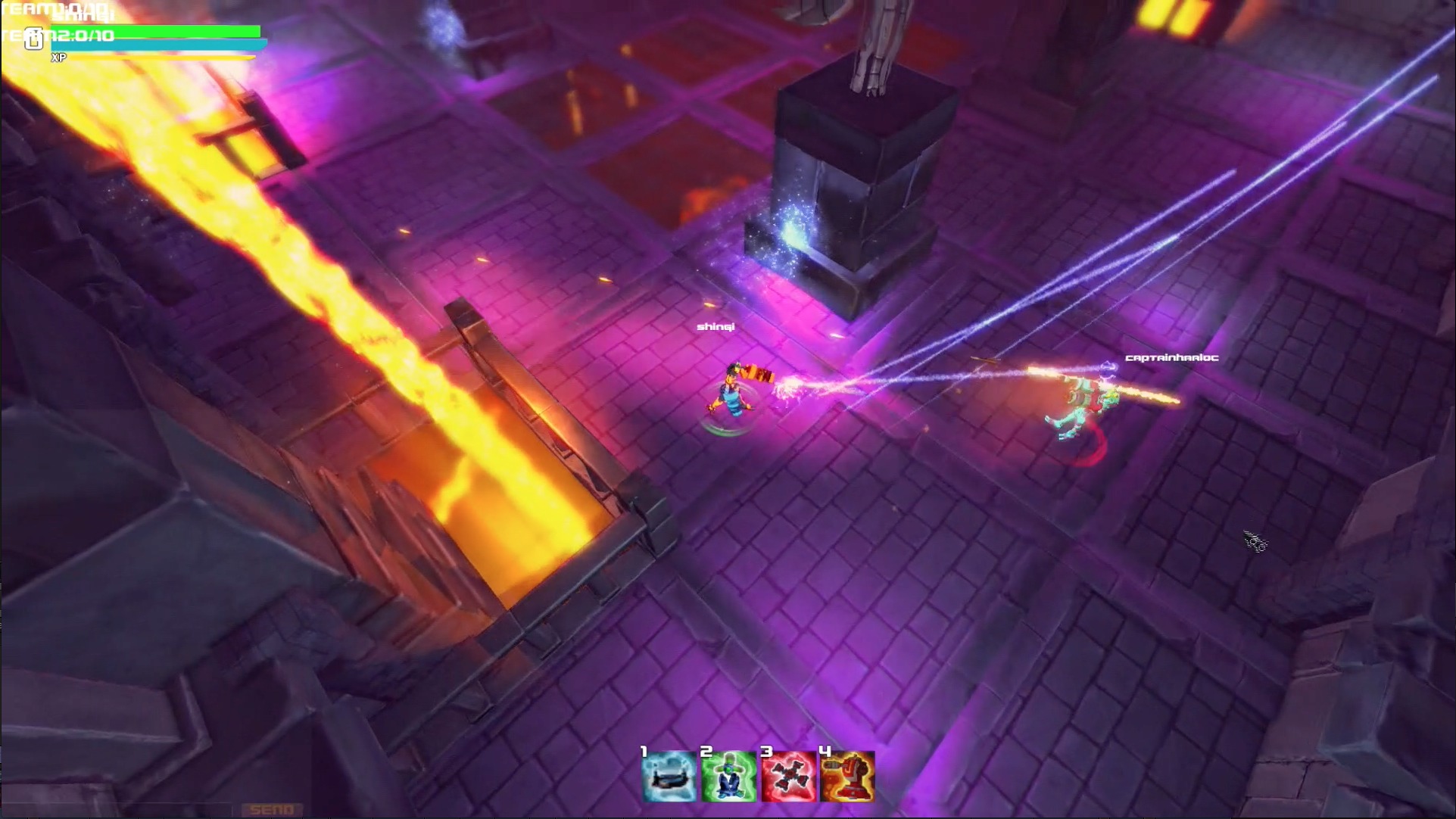The width and height of the screenshot is (1456, 819).
Task: Select the green meditating healer ability icon
Action: tap(728, 777)
